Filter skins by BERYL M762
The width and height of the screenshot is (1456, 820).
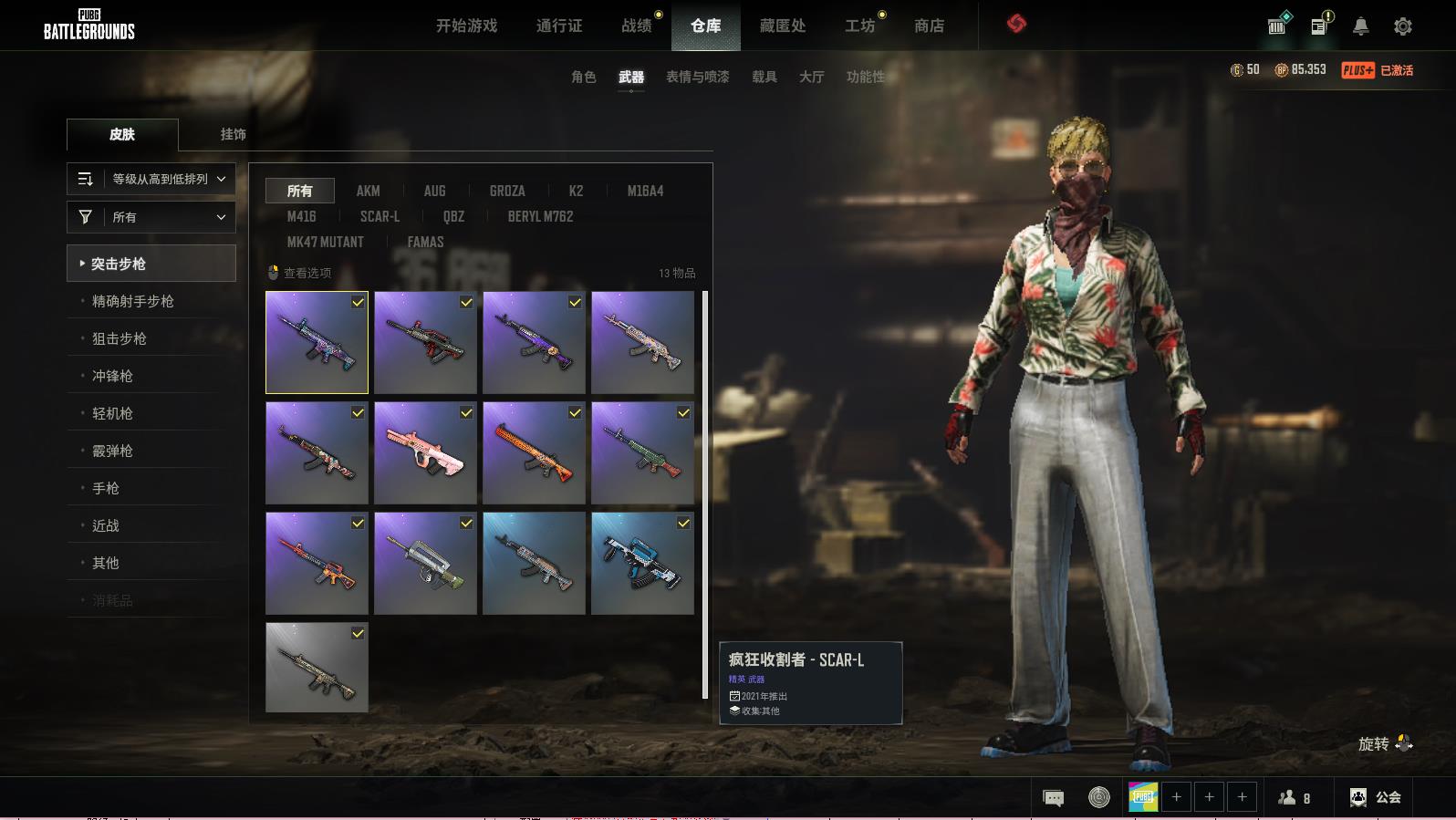pyautogui.click(x=540, y=216)
